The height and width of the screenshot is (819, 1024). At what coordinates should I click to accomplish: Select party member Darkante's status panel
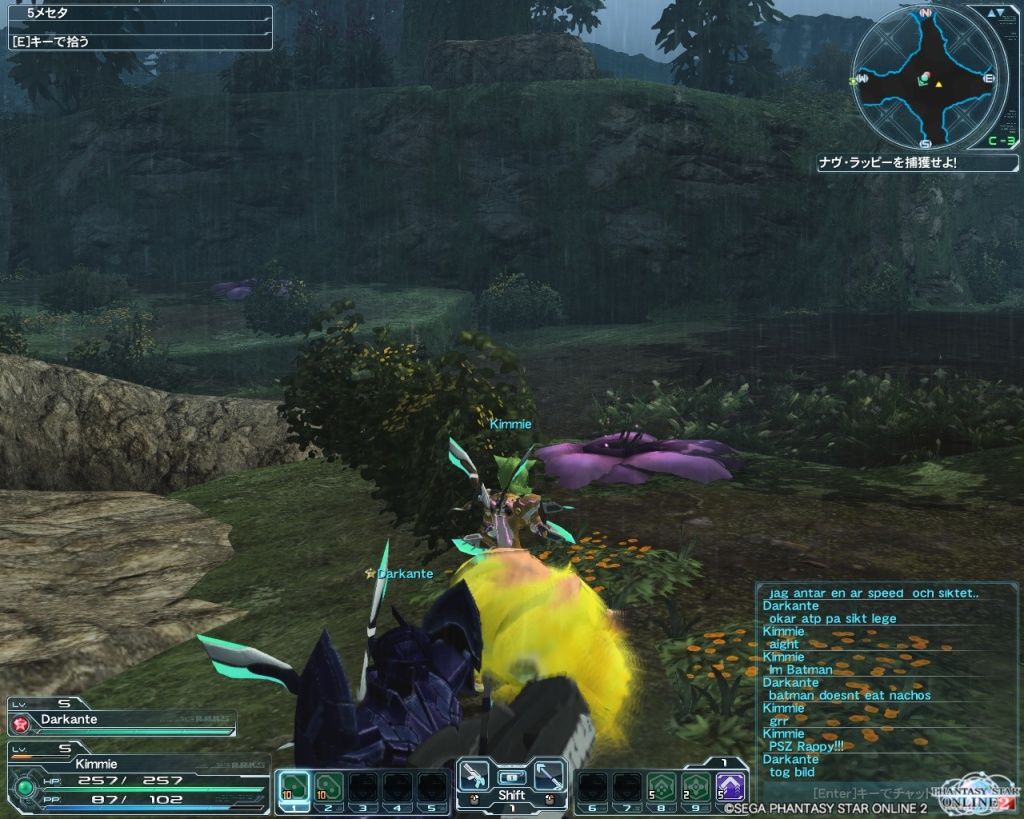121,720
